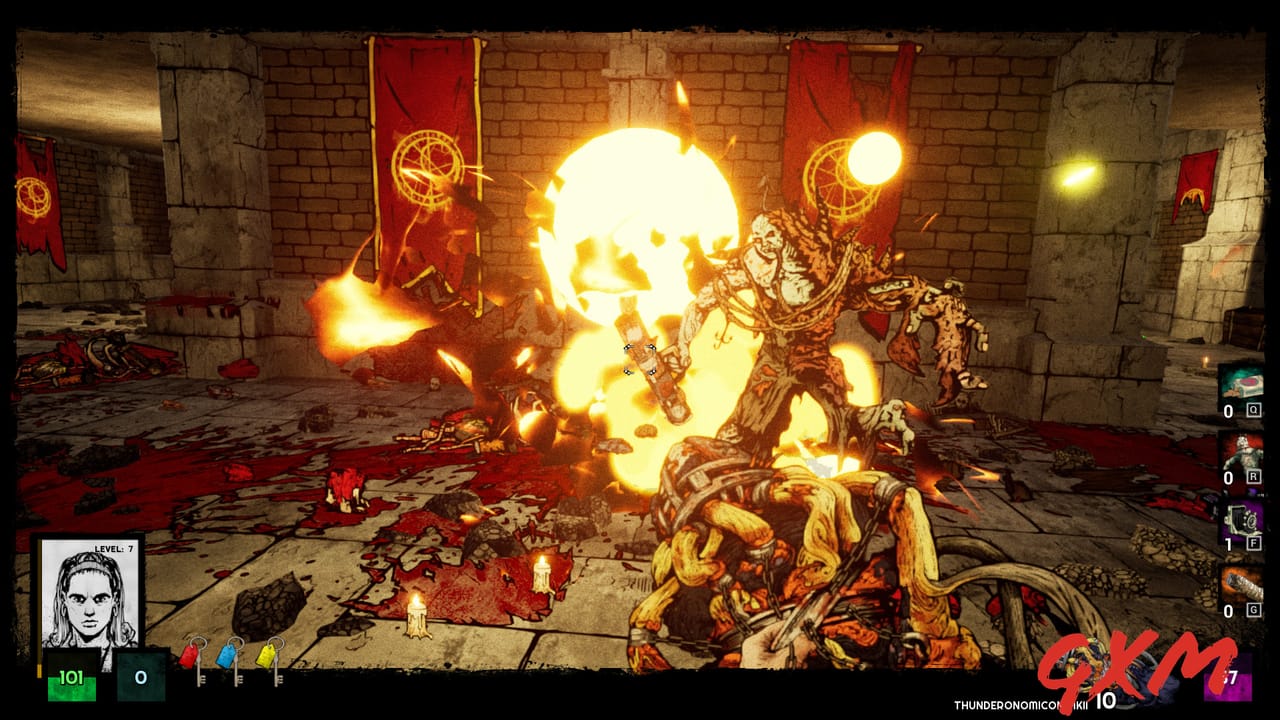Toggle the Q-slot item counter showing 0
This screenshot has height=720, width=1280.
[x=1227, y=411]
